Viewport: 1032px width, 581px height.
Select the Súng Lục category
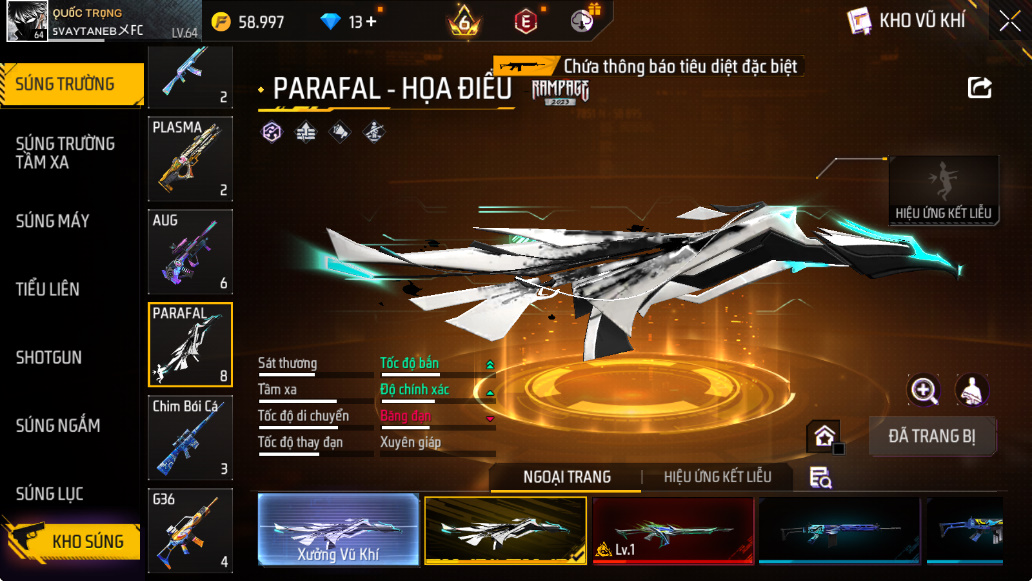[x=50, y=494]
